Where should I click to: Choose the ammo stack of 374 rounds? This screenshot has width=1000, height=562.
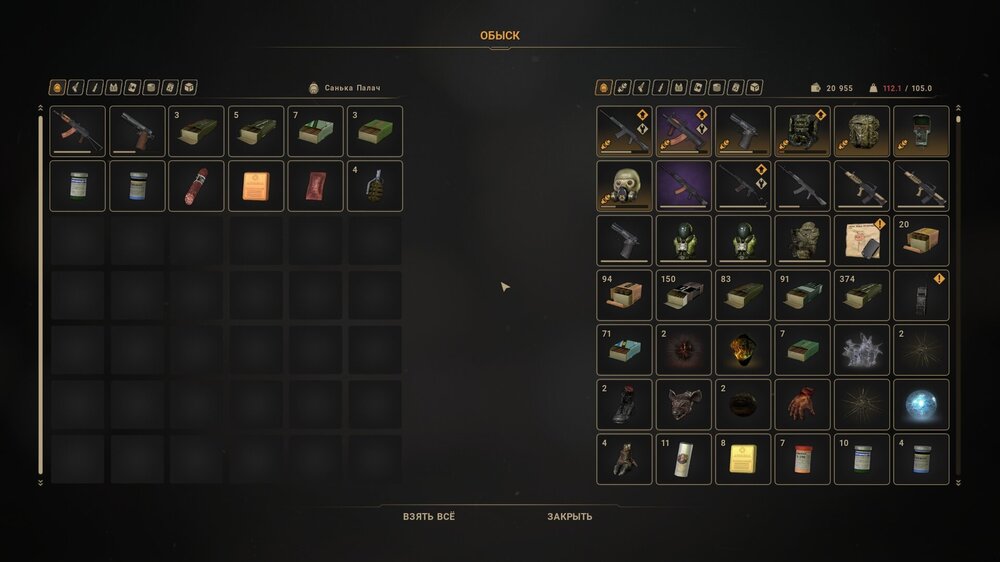[862, 295]
